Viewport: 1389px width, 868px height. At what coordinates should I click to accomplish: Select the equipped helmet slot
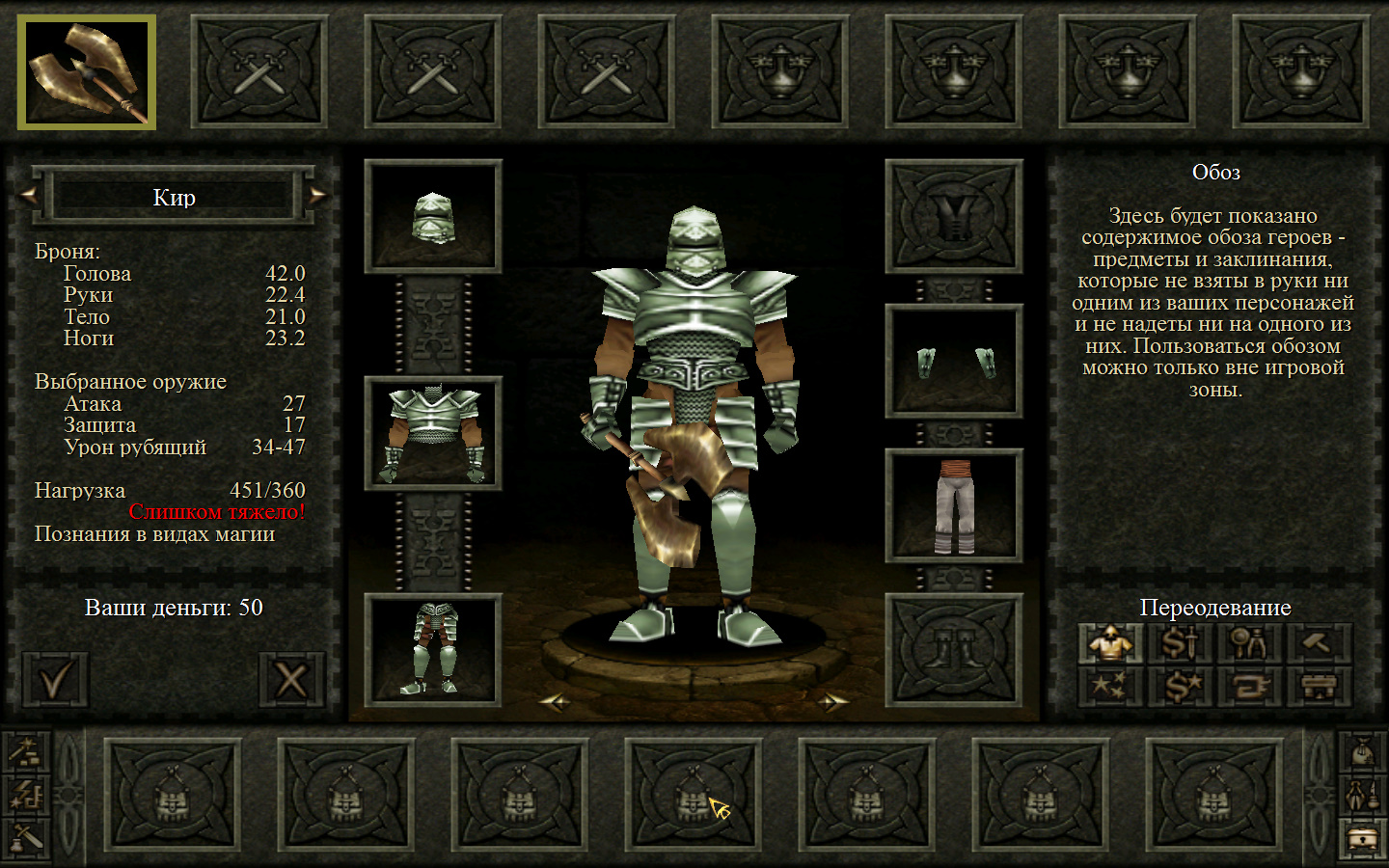pos(433,216)
